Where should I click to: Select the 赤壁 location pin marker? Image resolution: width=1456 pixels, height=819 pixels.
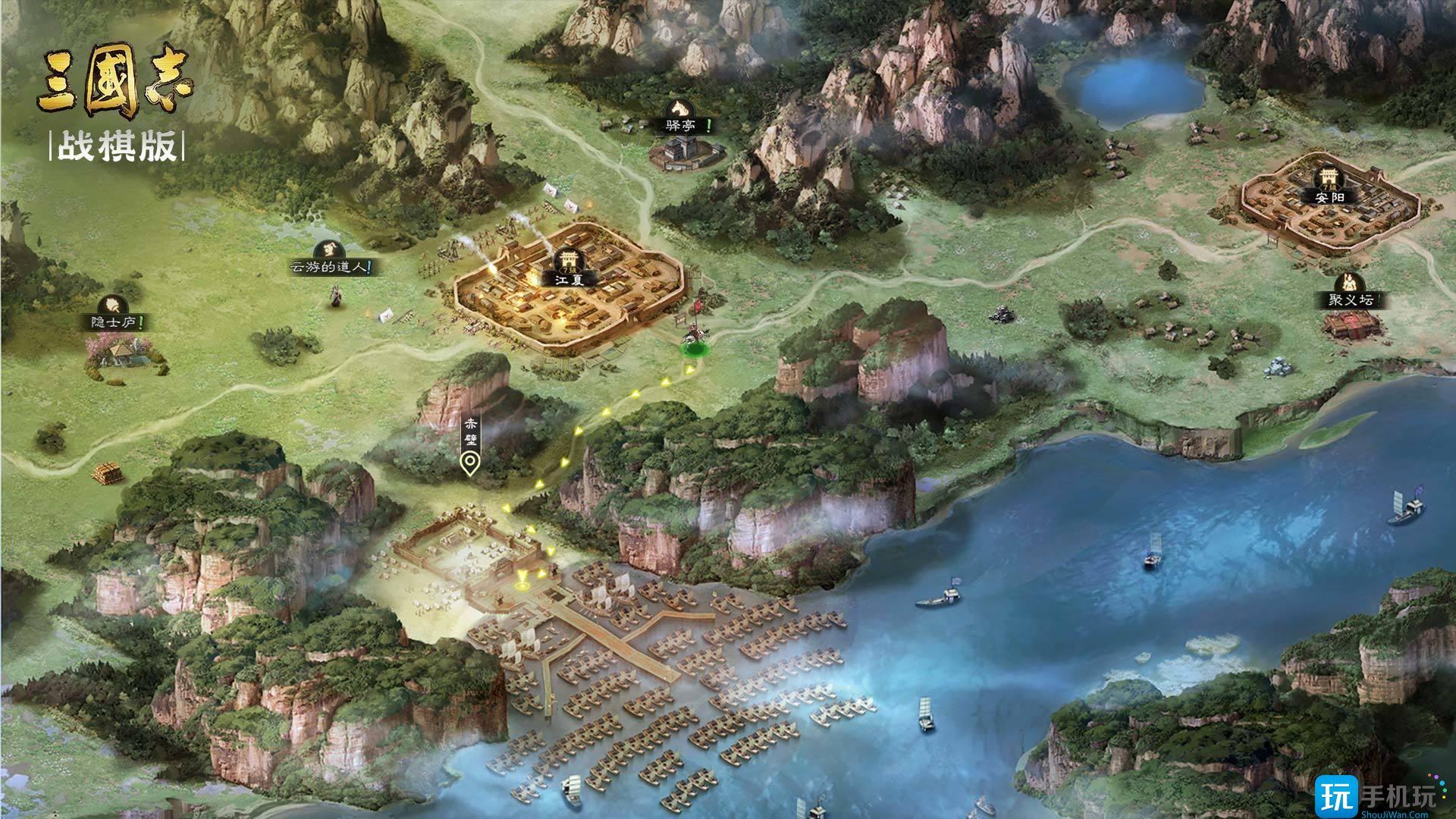470,461
